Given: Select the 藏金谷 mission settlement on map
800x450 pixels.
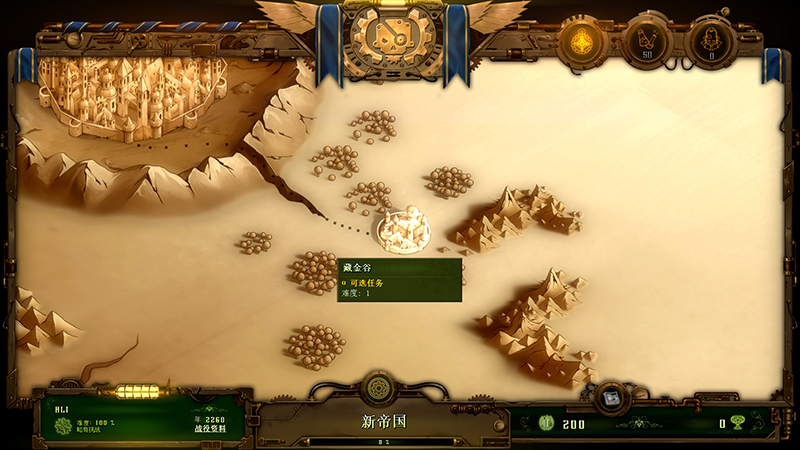Looking at the screenshot, I should coord(401,228).
